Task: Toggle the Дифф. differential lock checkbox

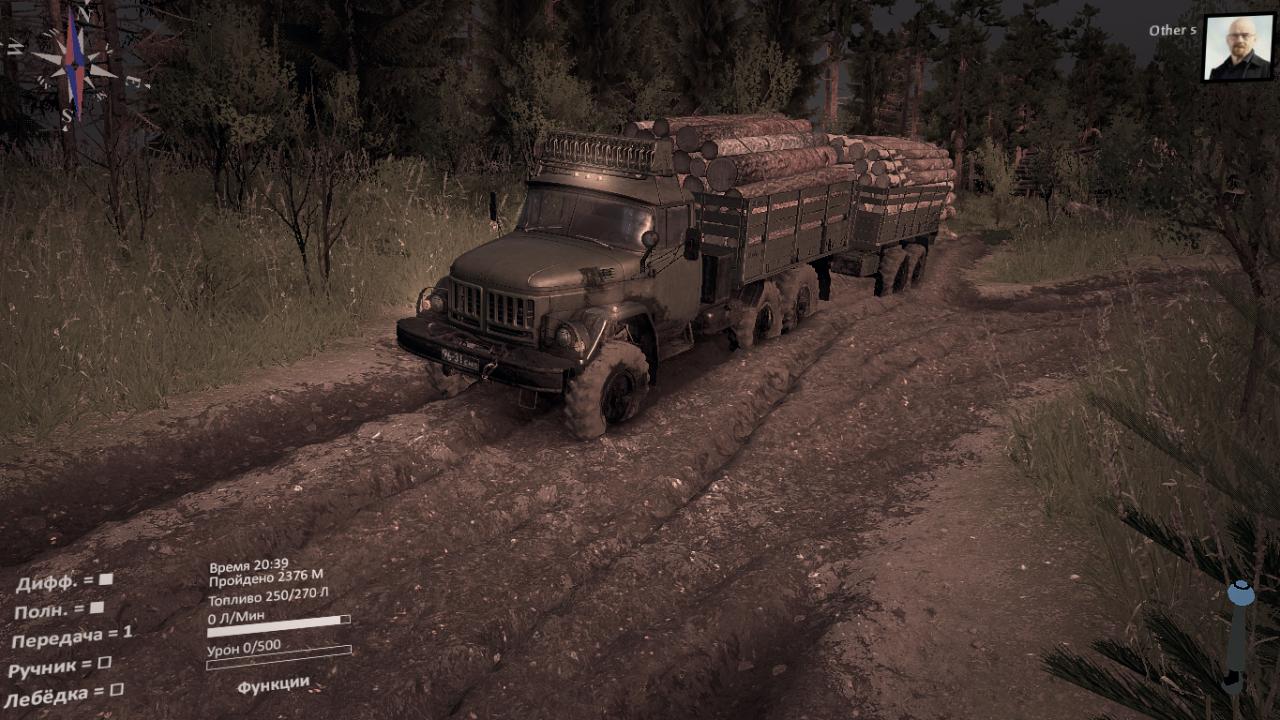Action: (x=105, y=579)
